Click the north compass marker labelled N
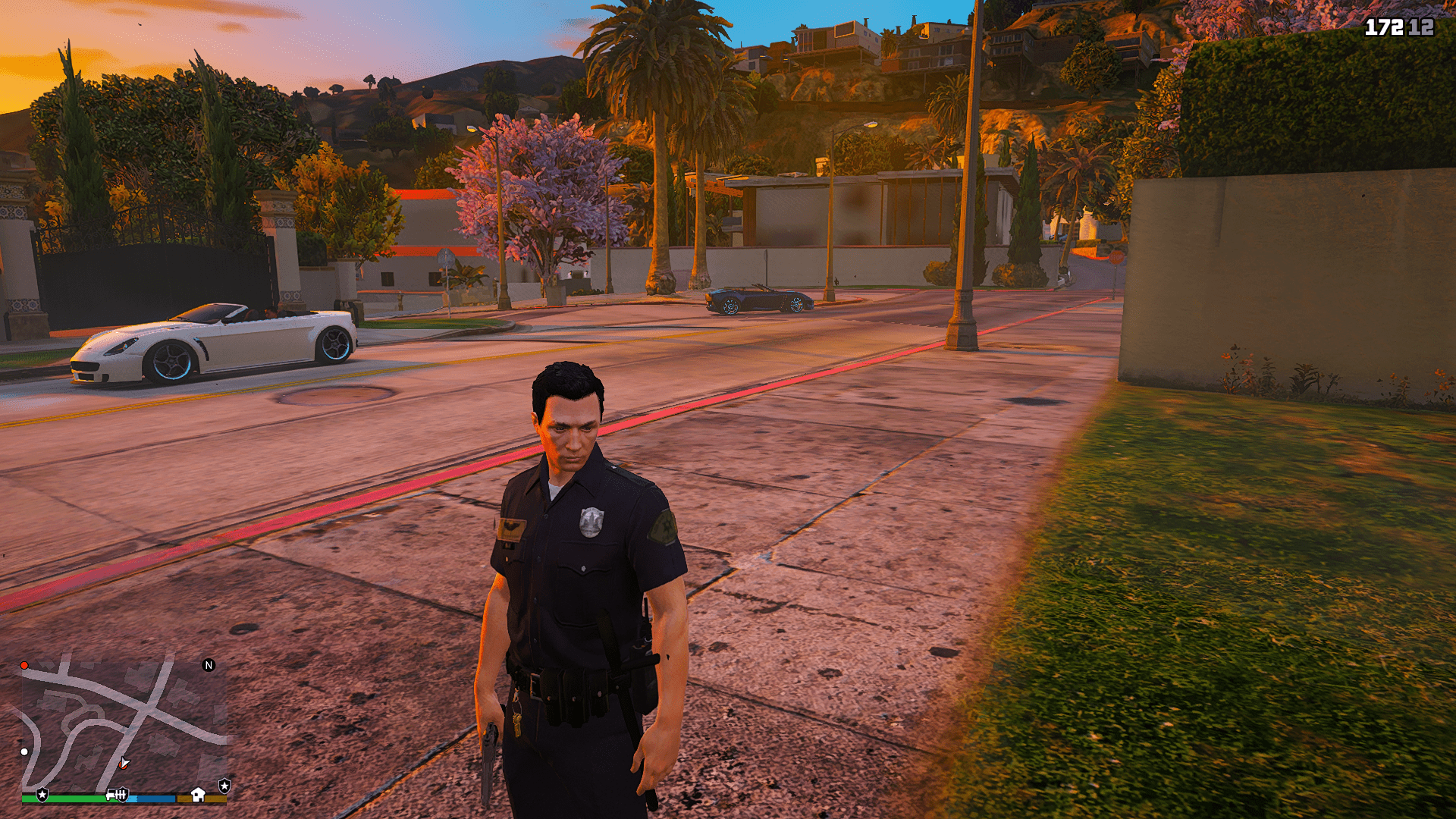 209,665
